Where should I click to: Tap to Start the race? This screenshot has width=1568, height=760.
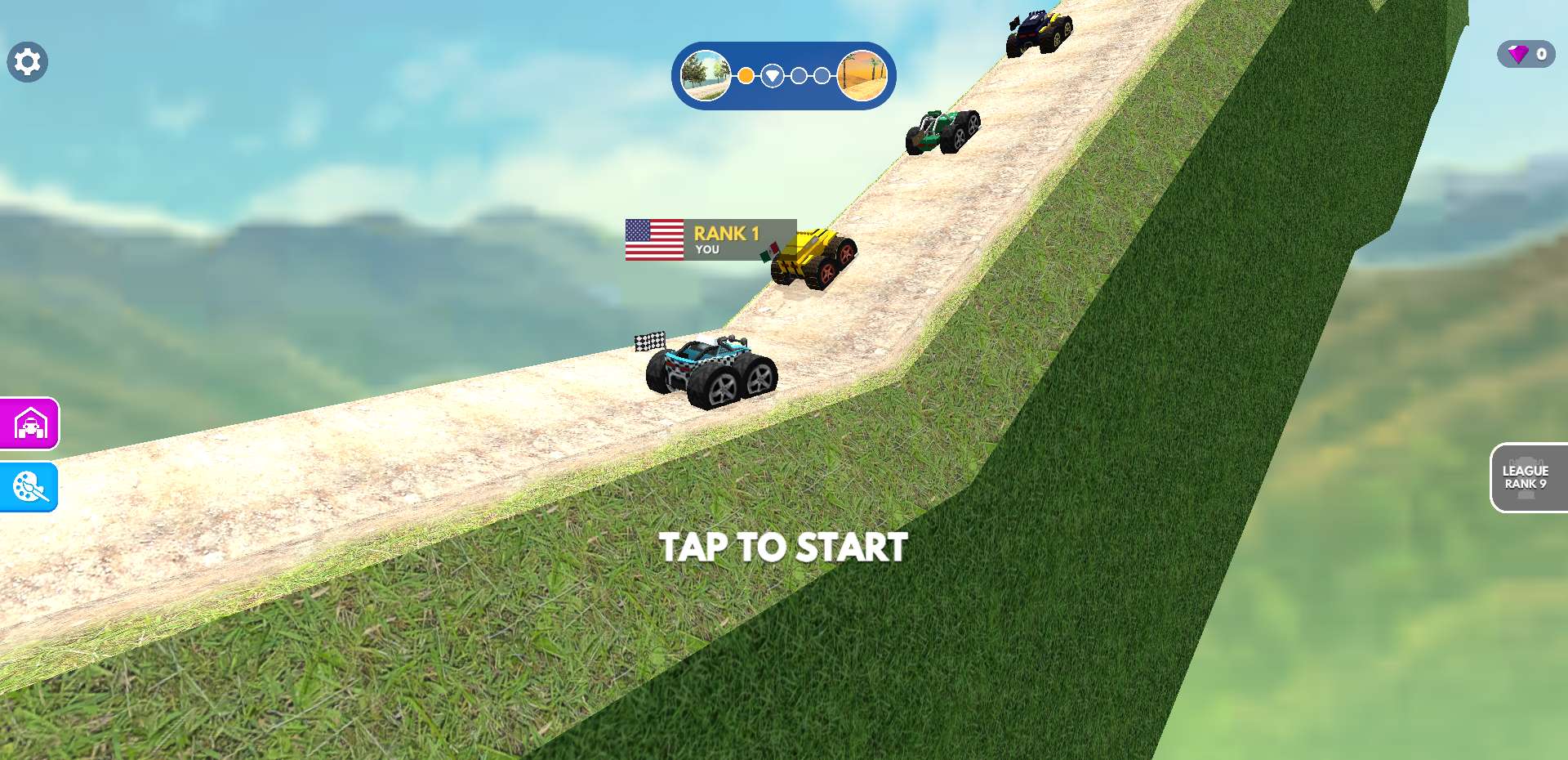point(783,547)
